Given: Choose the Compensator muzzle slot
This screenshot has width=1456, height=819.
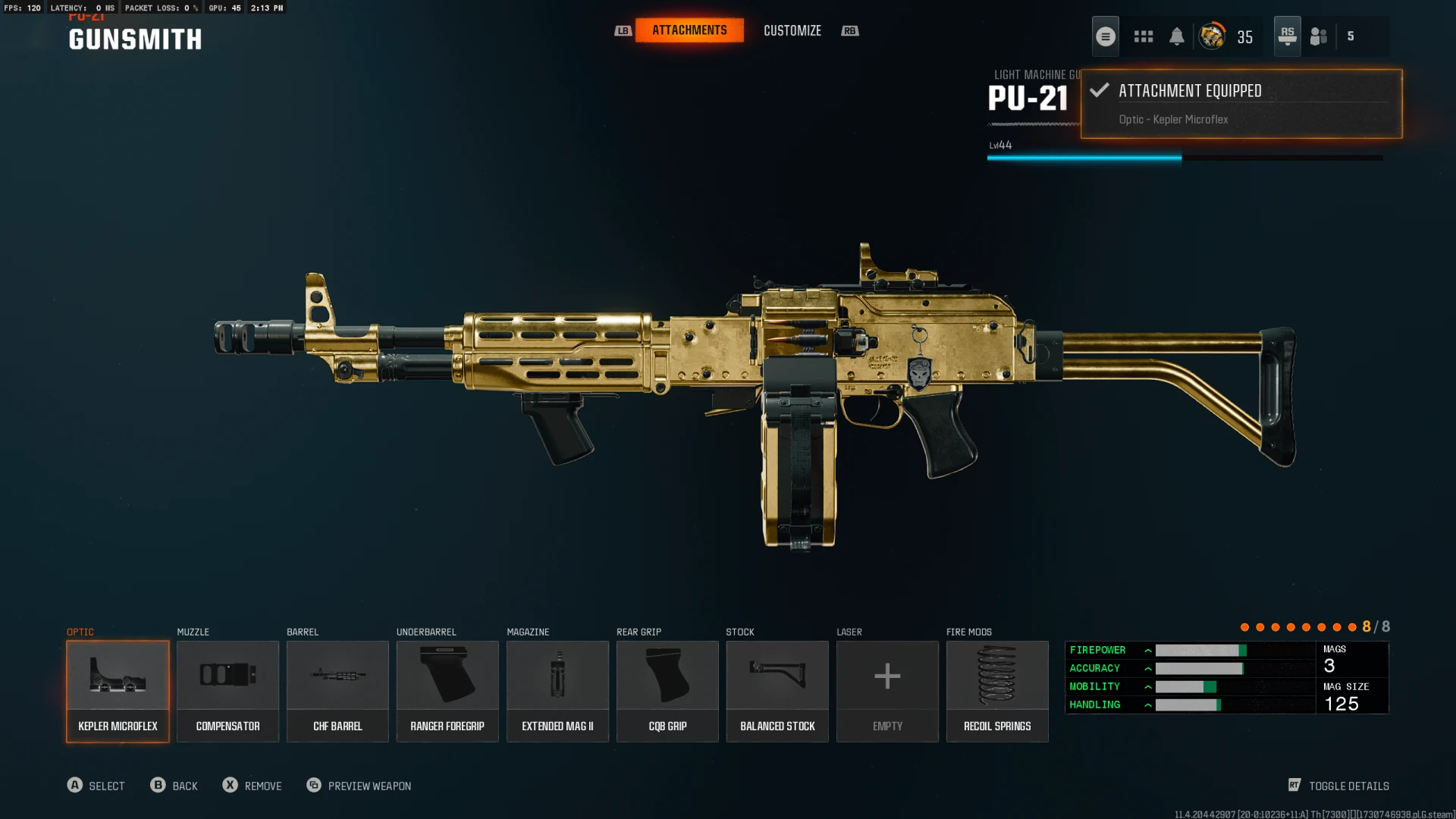Looking at the screenshot, I should (x=227, y=691).
